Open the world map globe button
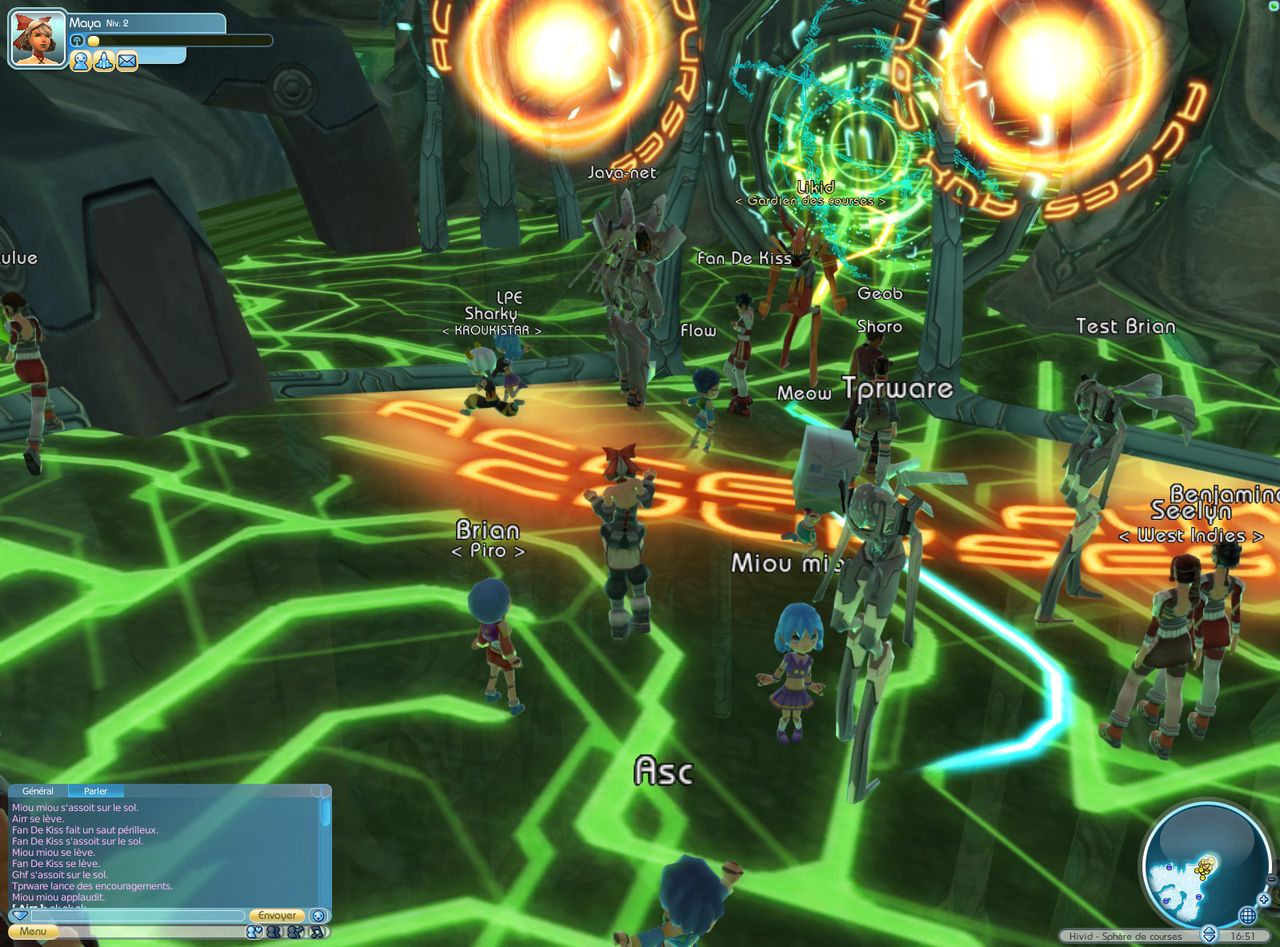The width and height of the screenshot is (1280, 947). (x=1247, y=915)
